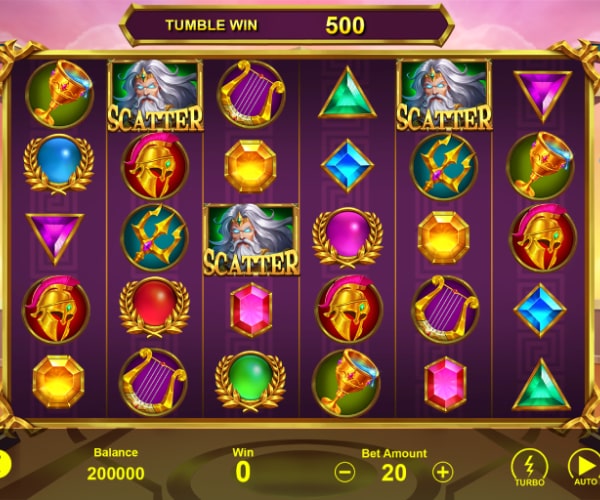Start Auto play
This screenshot has width=600, height=500.
tap(584, 466)
